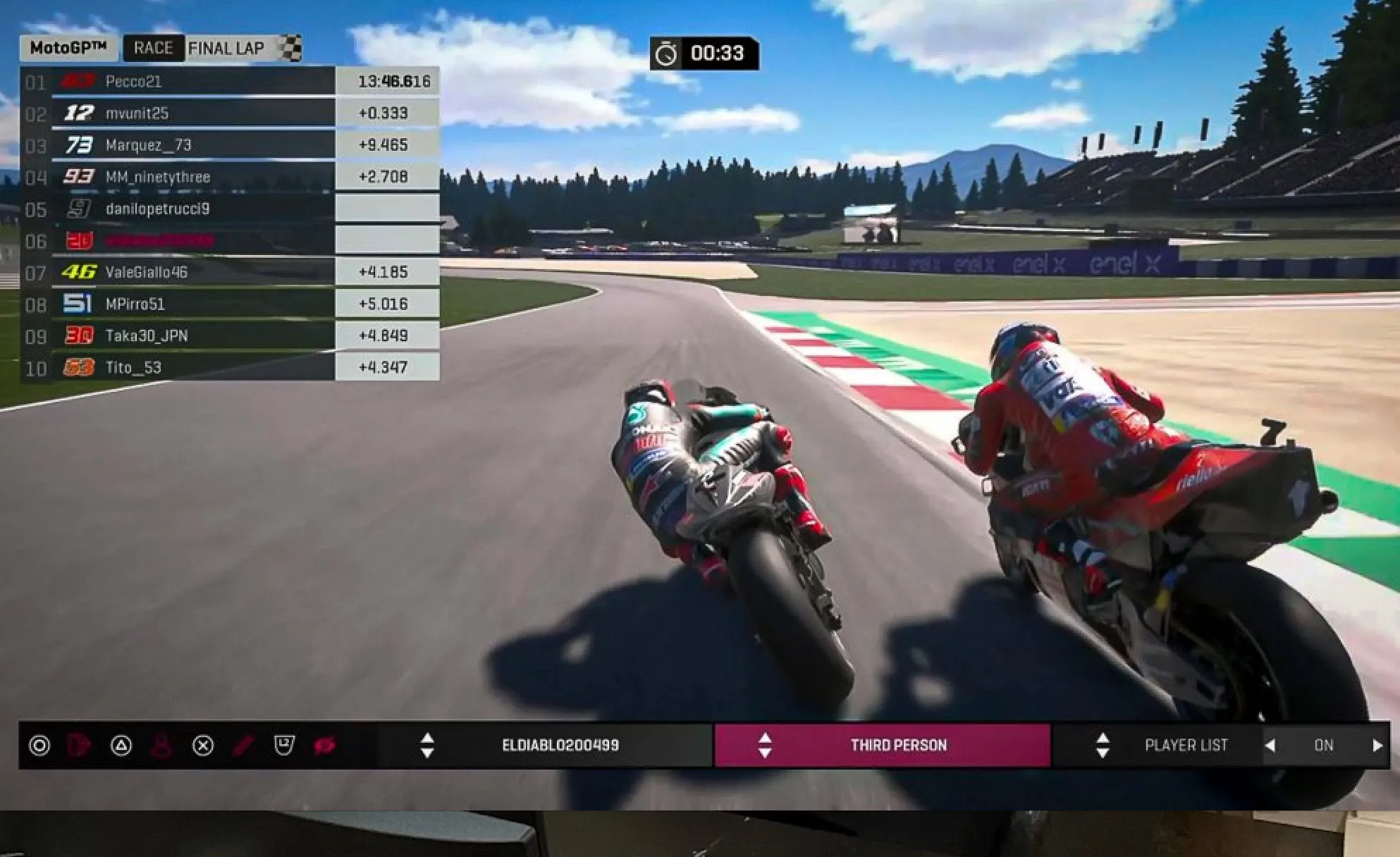1400x857 pixels.
Task: Click the MotoGP logo tab
Action: (68, 48)
